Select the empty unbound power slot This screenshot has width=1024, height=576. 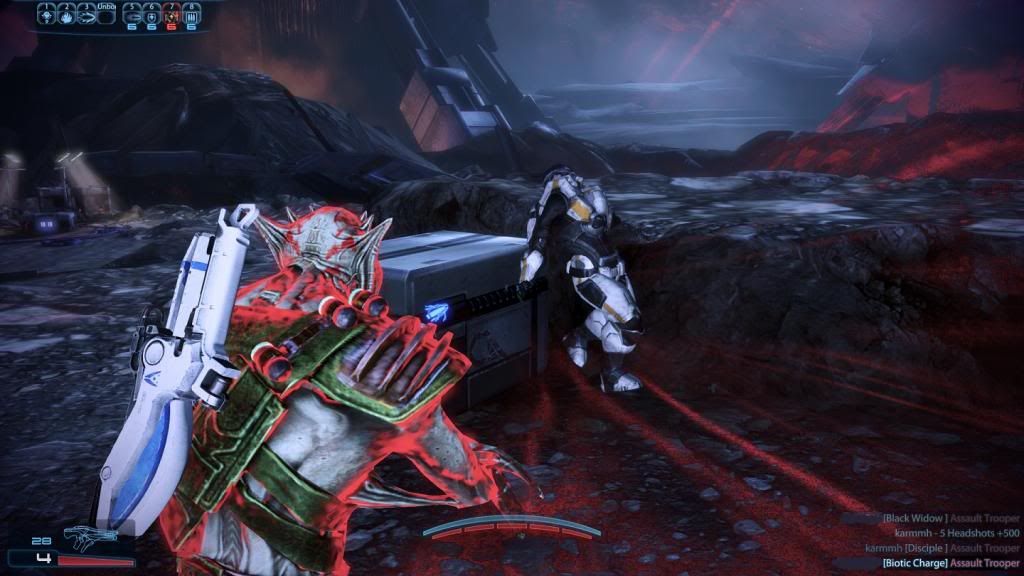[x=107, y=15]
